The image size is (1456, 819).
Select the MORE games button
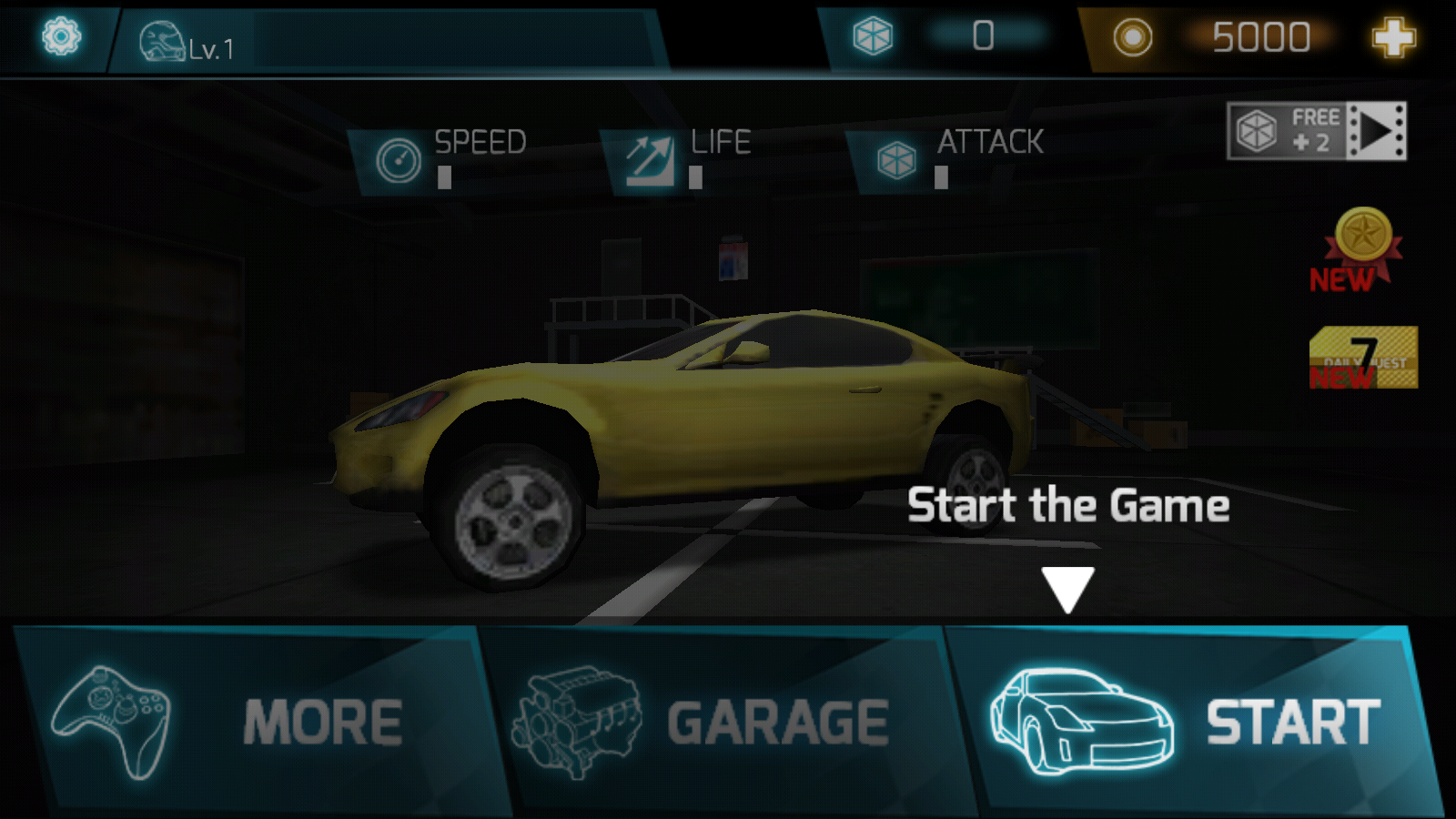pyautogui.click(x=255, y=721)
